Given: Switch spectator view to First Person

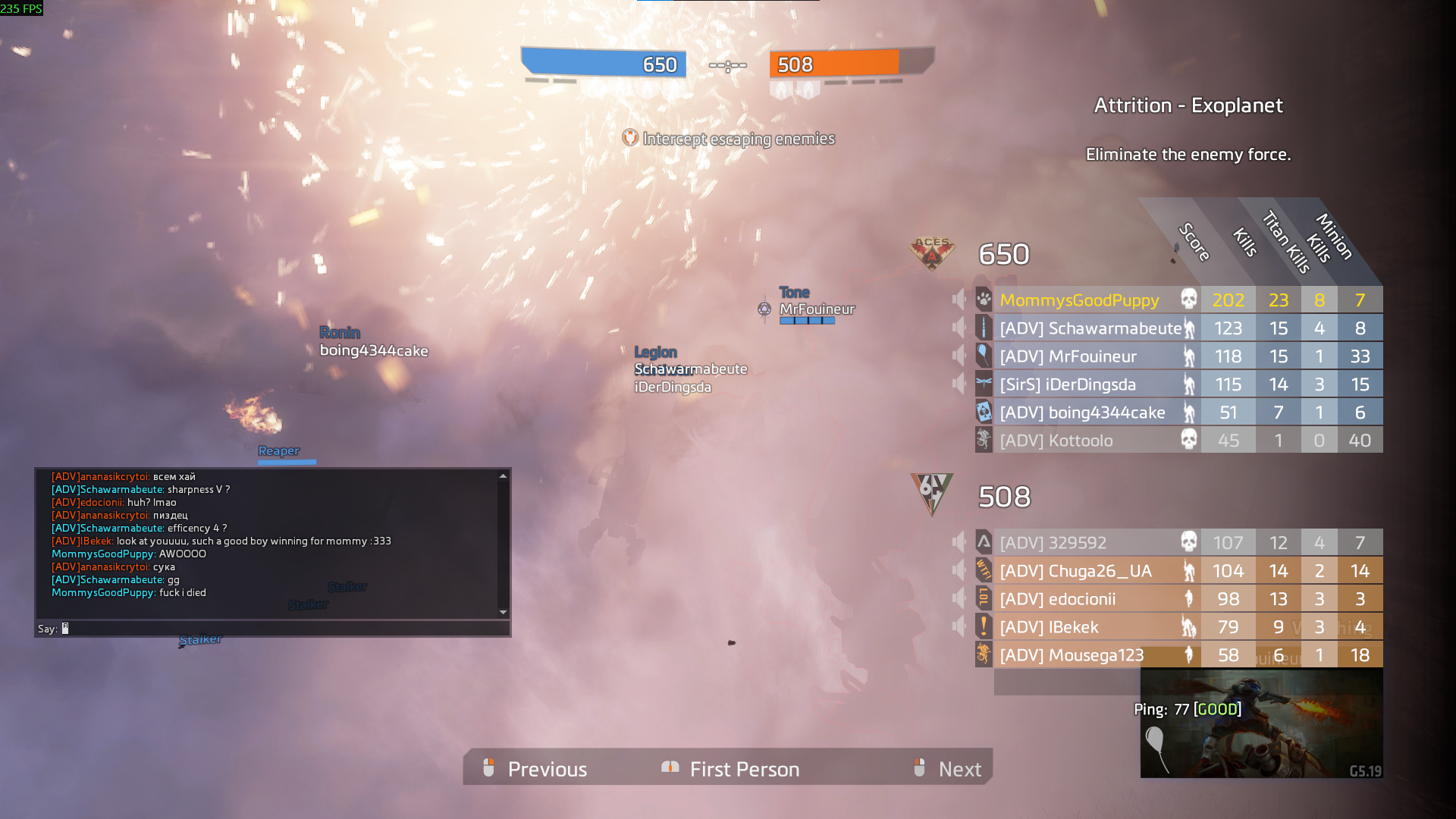Looking at the screenshot, I should click(x=731, y=769).
